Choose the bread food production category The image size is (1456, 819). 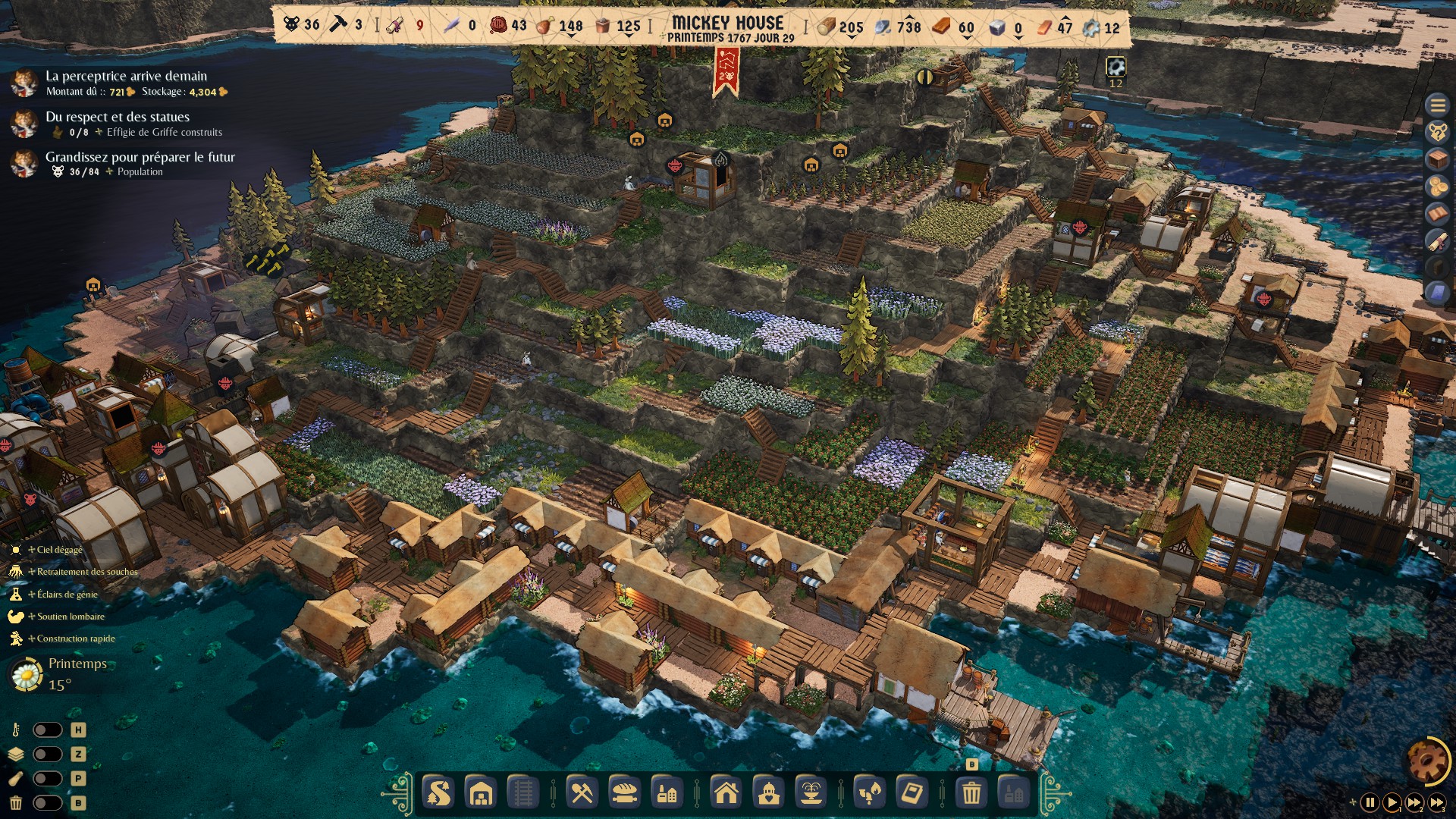click(624, 793)
